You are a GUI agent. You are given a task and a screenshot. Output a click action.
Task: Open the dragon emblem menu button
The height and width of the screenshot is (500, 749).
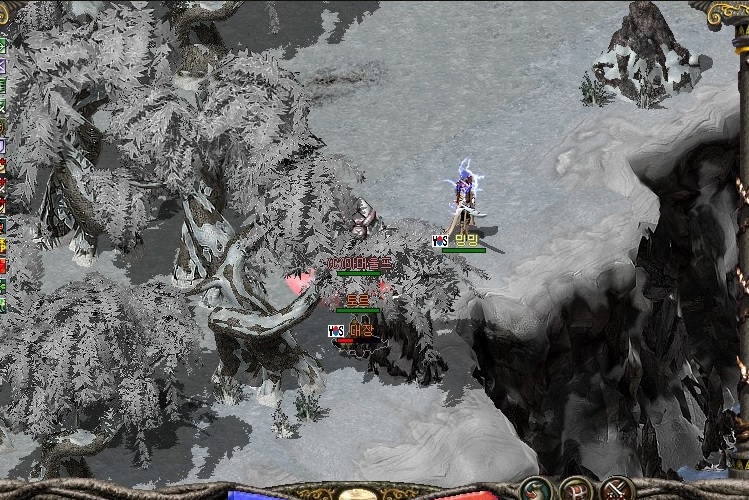pyautogui.click(x=535, y=489)
